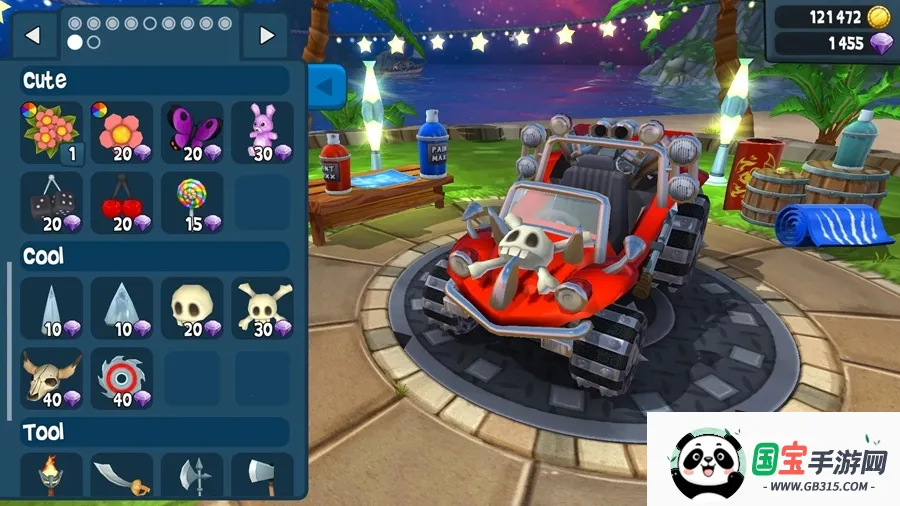Choose the hanging dice decoration

52,202
